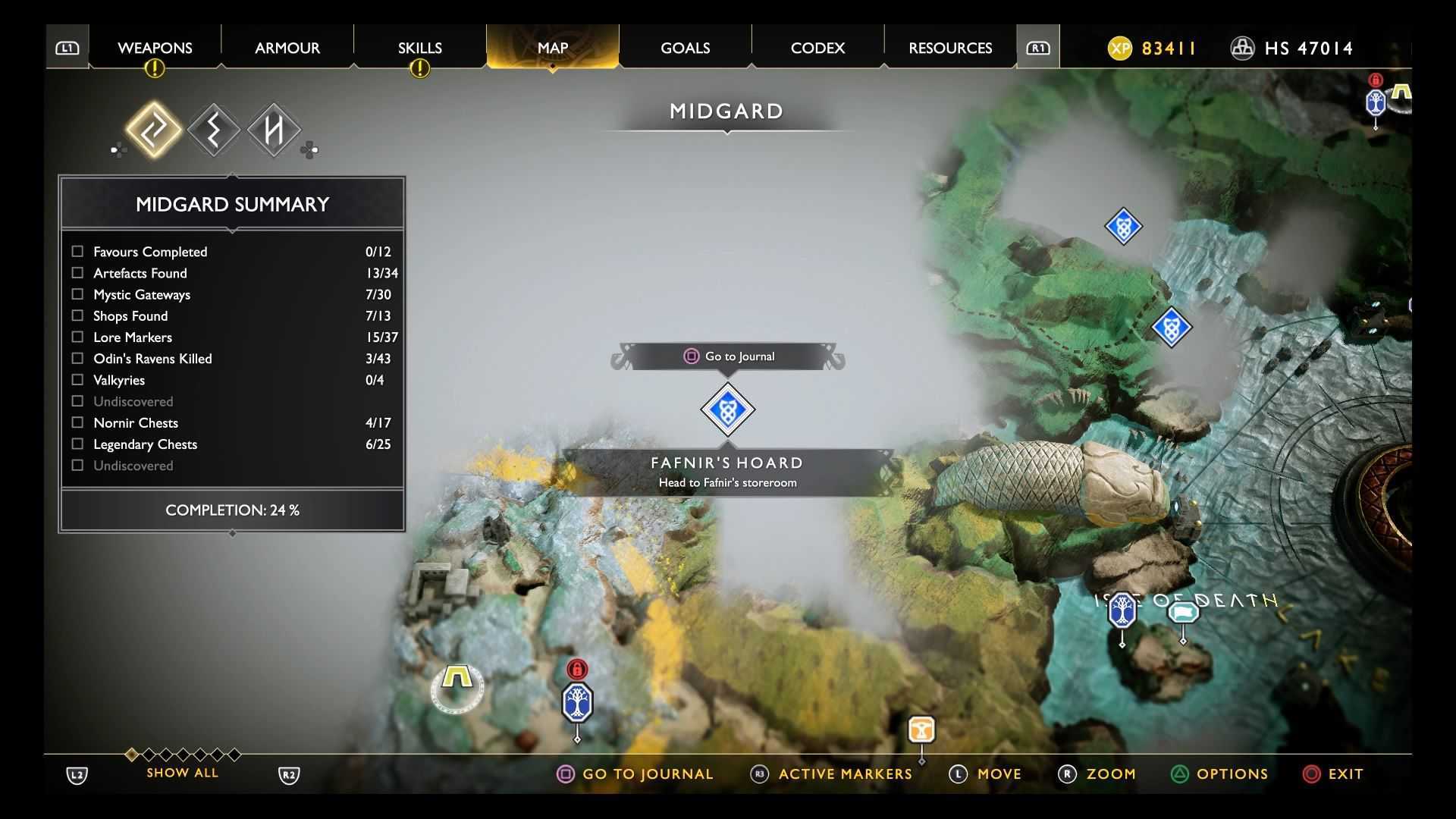Screen dimensions: 1456x819
Task: Toggle the Artefacts Found filter
Action: click(x=77, y=272)
